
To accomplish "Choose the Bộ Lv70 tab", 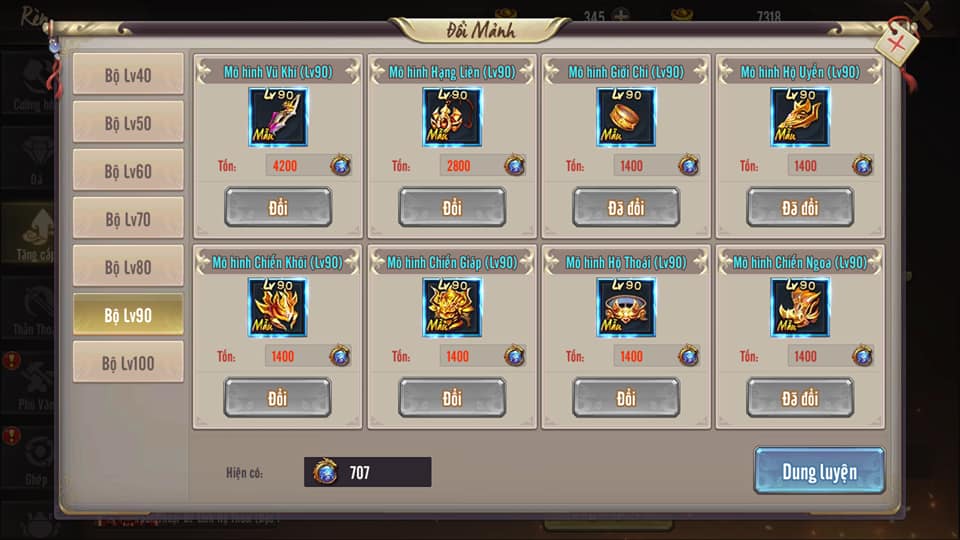I will (128, 219).
